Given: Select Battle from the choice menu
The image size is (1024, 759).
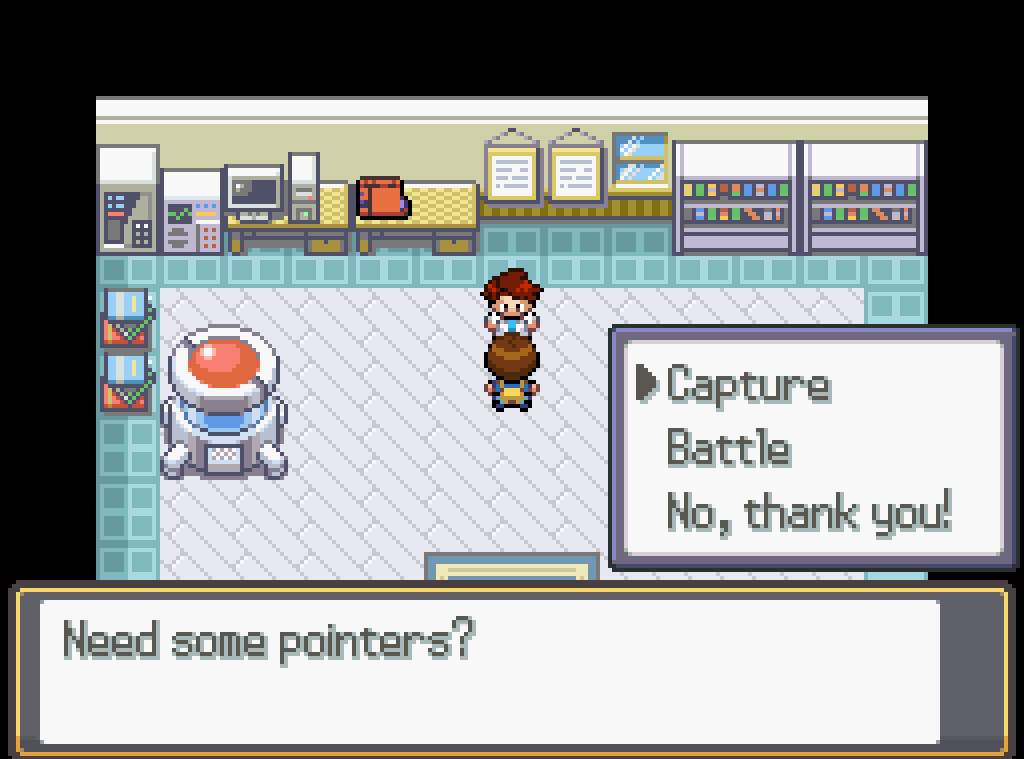Looking at the screenshot, I should click(x=728, y=448).
